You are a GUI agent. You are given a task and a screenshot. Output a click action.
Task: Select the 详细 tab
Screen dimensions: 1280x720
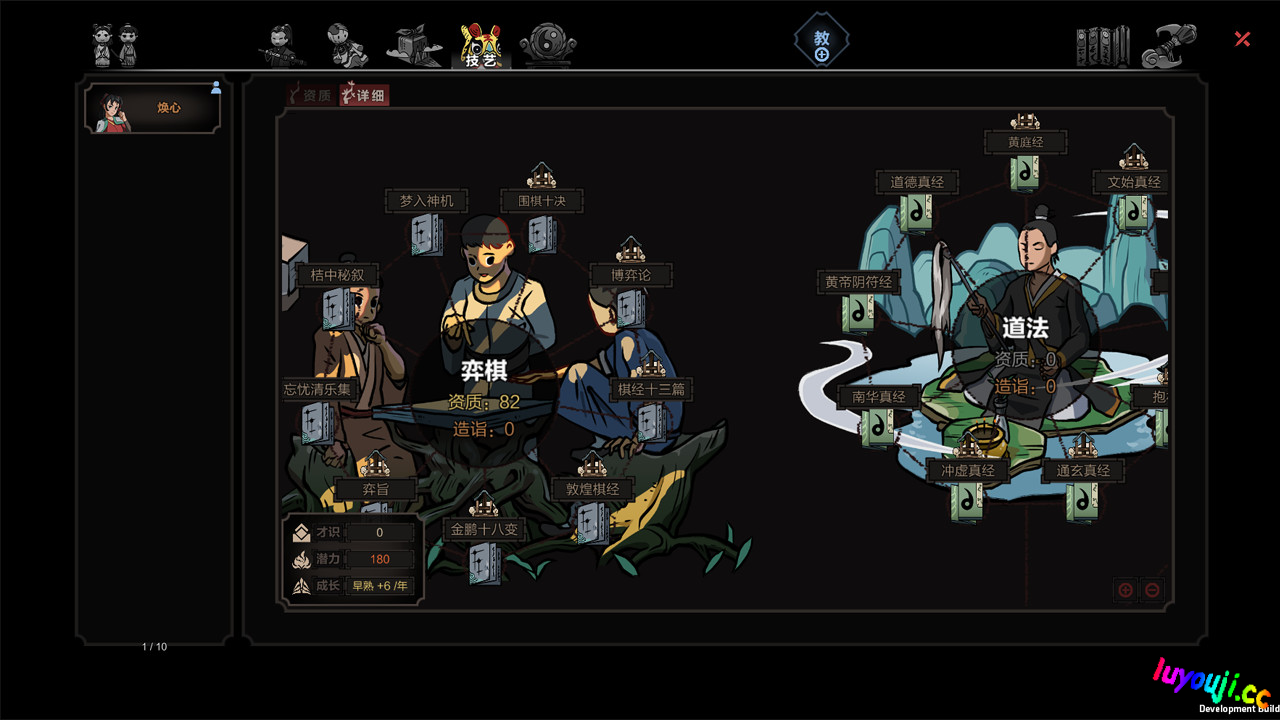(x=364, y=95)
